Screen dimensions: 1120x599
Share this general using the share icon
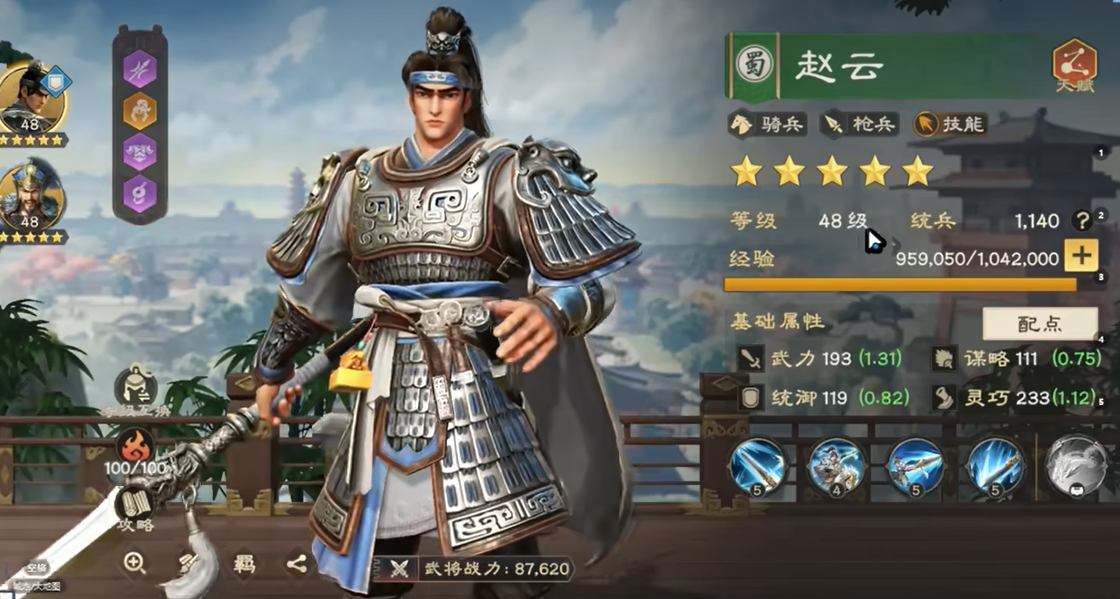297,564
